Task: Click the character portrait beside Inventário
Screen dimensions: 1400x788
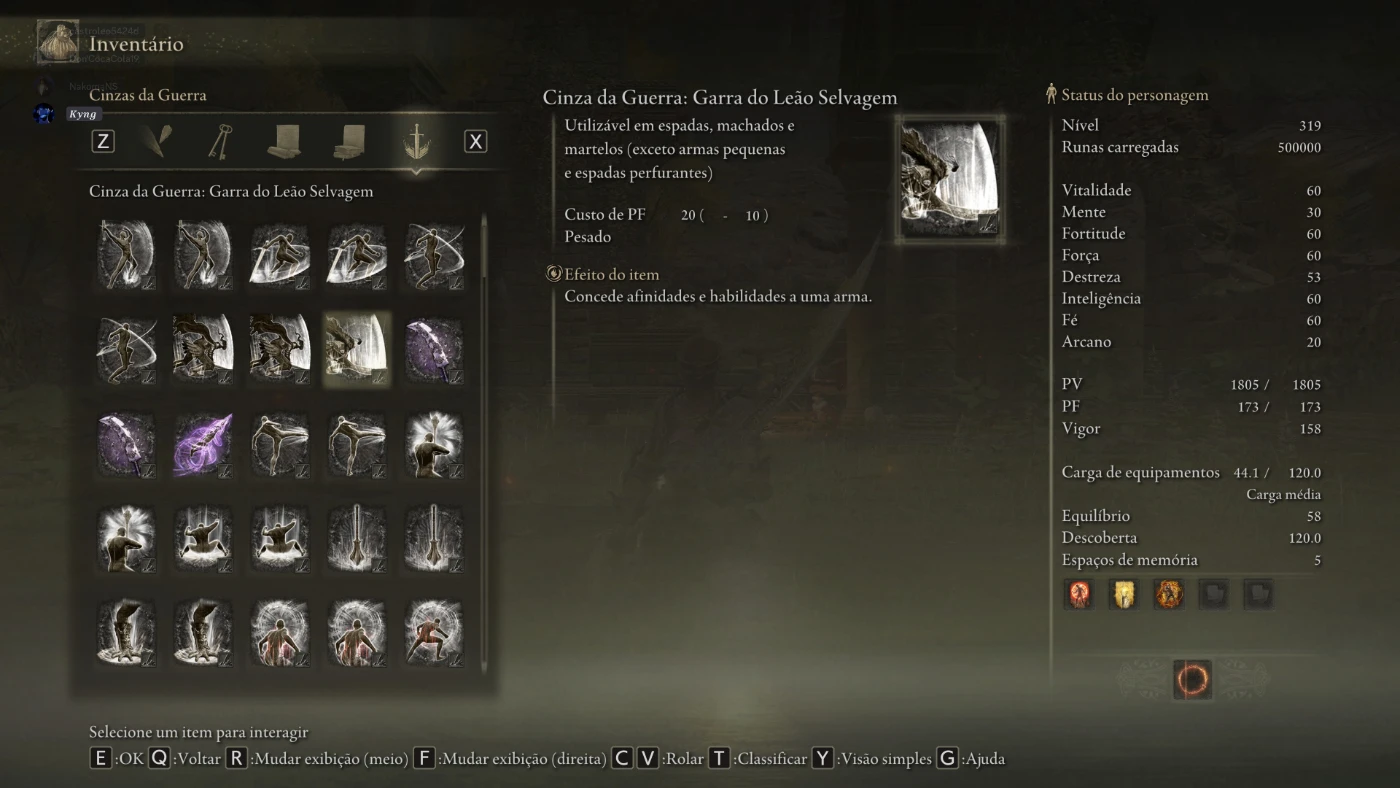Action: 58,41
